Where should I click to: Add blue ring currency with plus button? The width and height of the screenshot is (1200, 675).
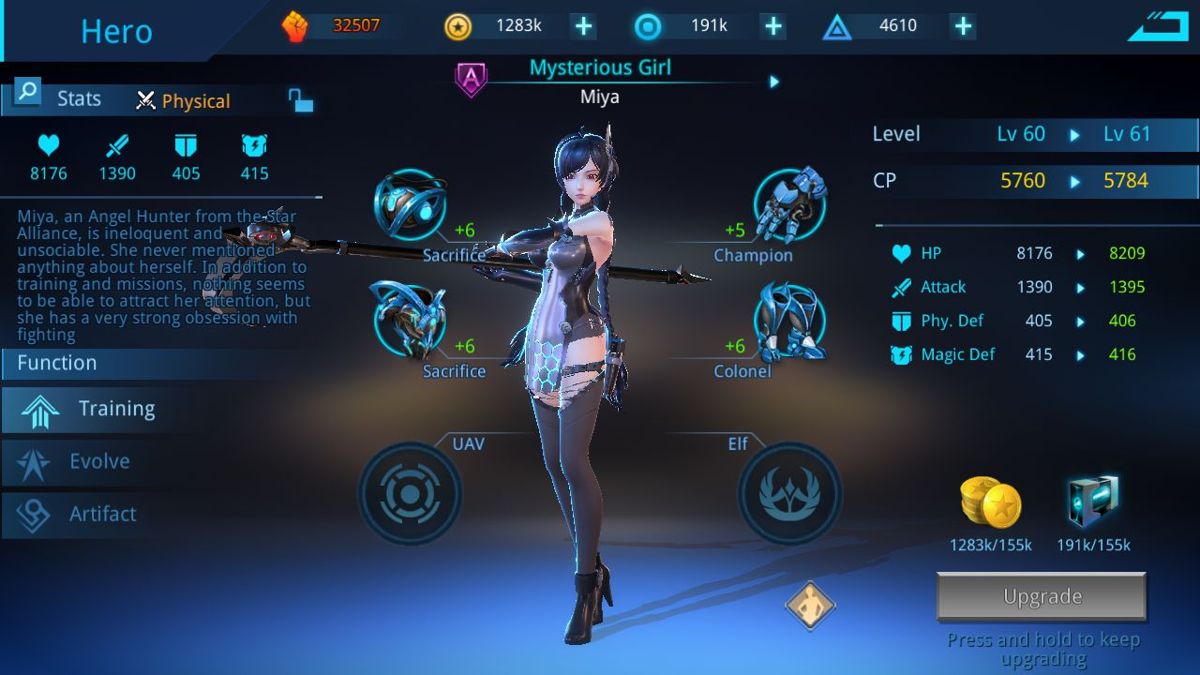(x=773, y=26)
